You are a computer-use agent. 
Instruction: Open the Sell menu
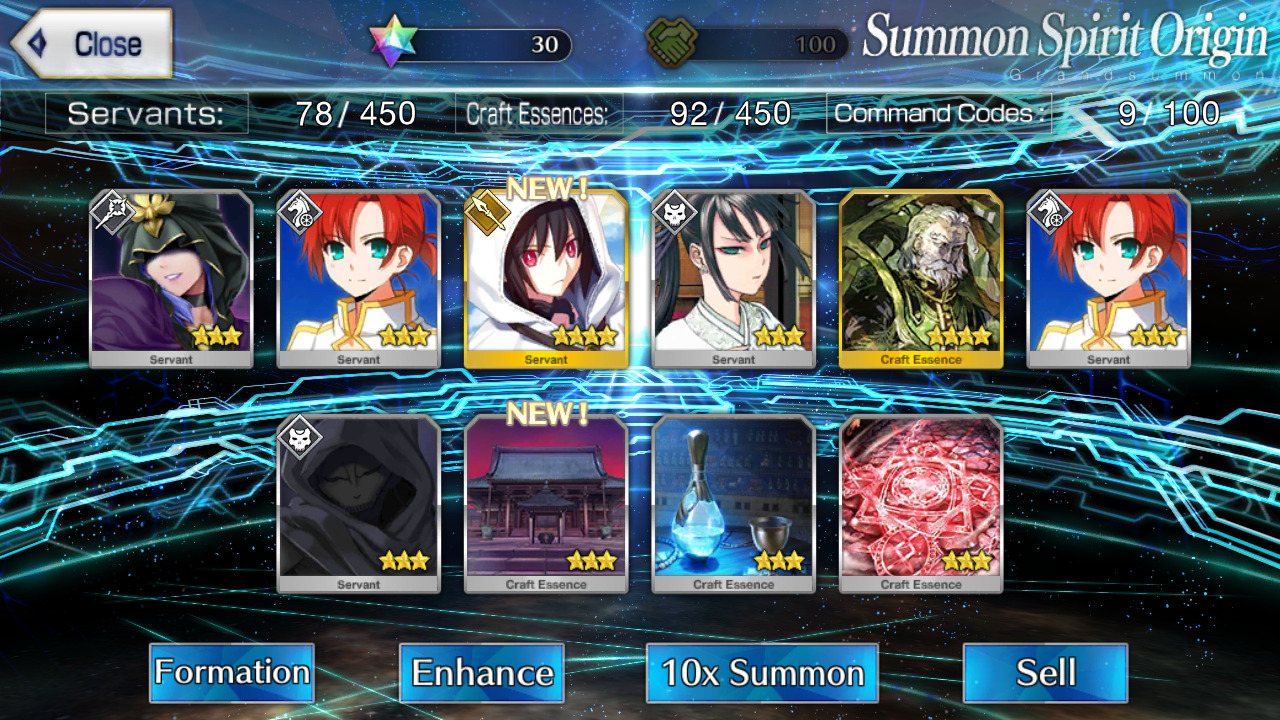pyautogui.click(x=1045, y=672)
